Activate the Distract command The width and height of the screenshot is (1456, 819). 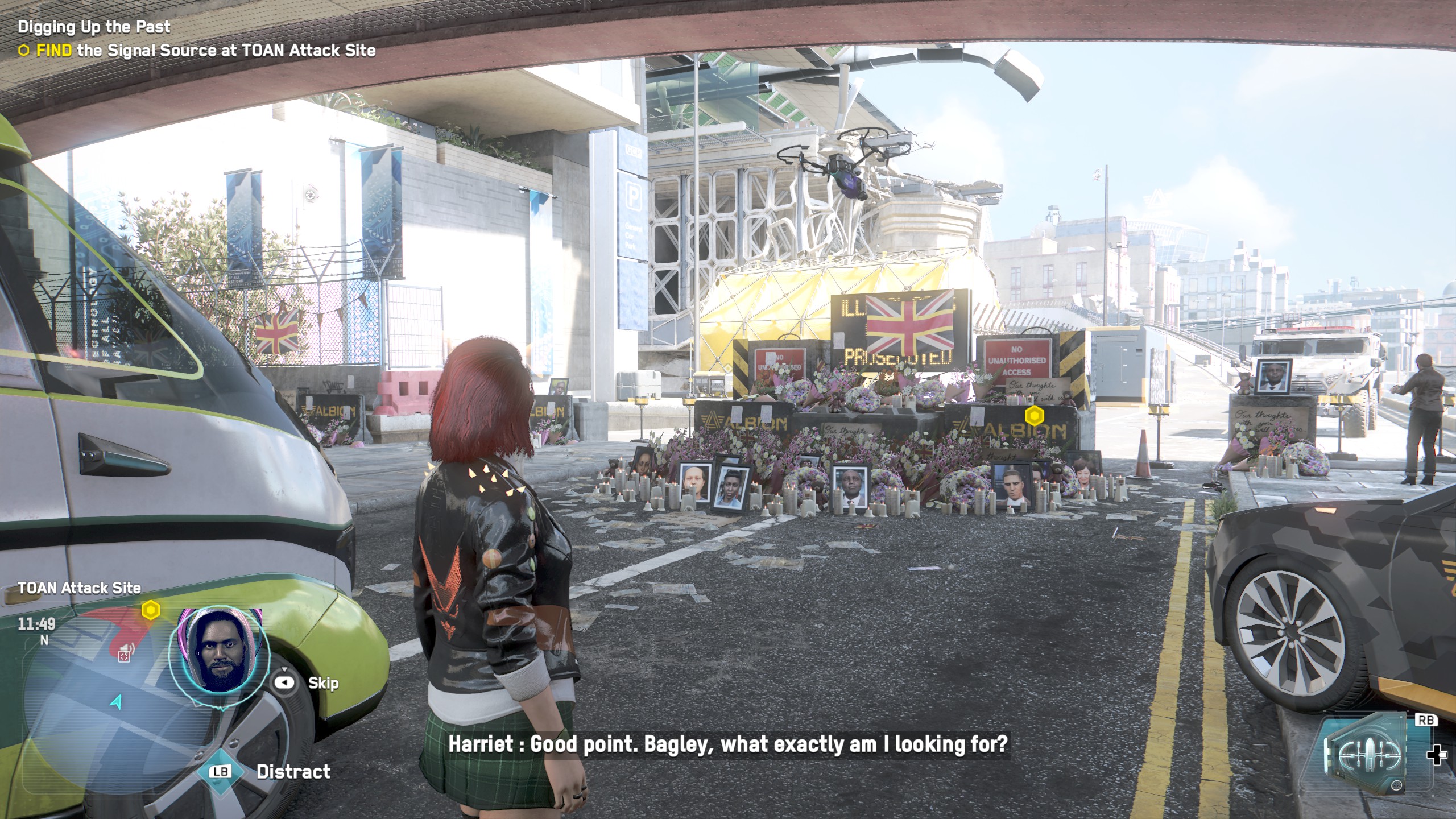point(292,772)
